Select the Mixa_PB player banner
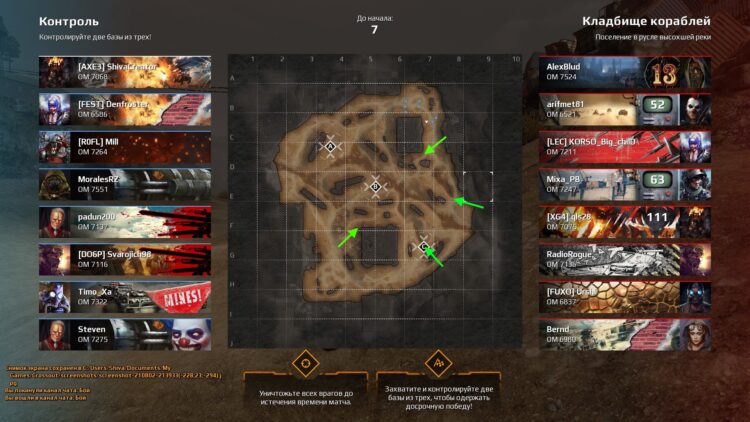The image size is (750, 422). [624, 184]
